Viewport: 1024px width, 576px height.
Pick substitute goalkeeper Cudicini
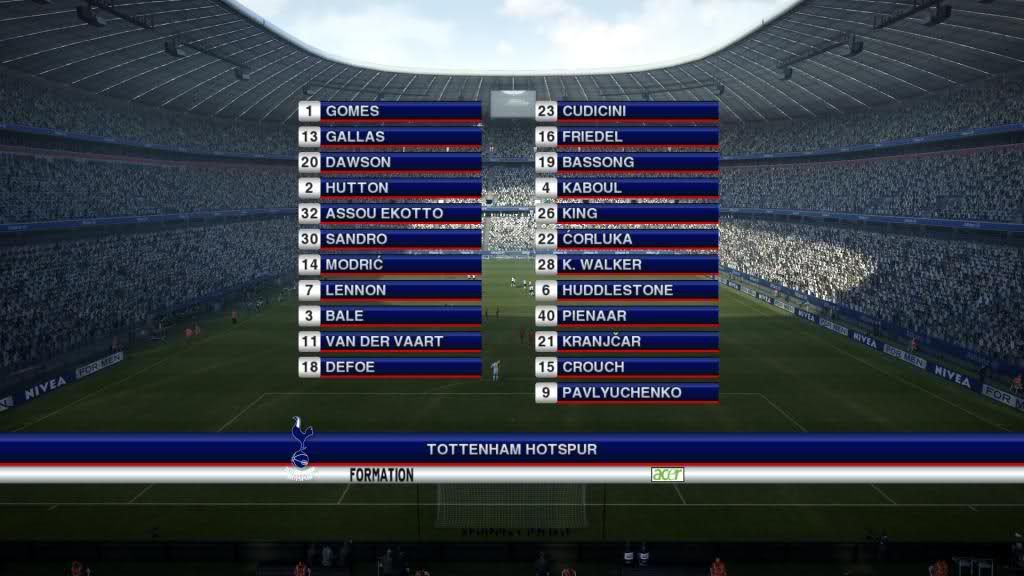(627, 111)
